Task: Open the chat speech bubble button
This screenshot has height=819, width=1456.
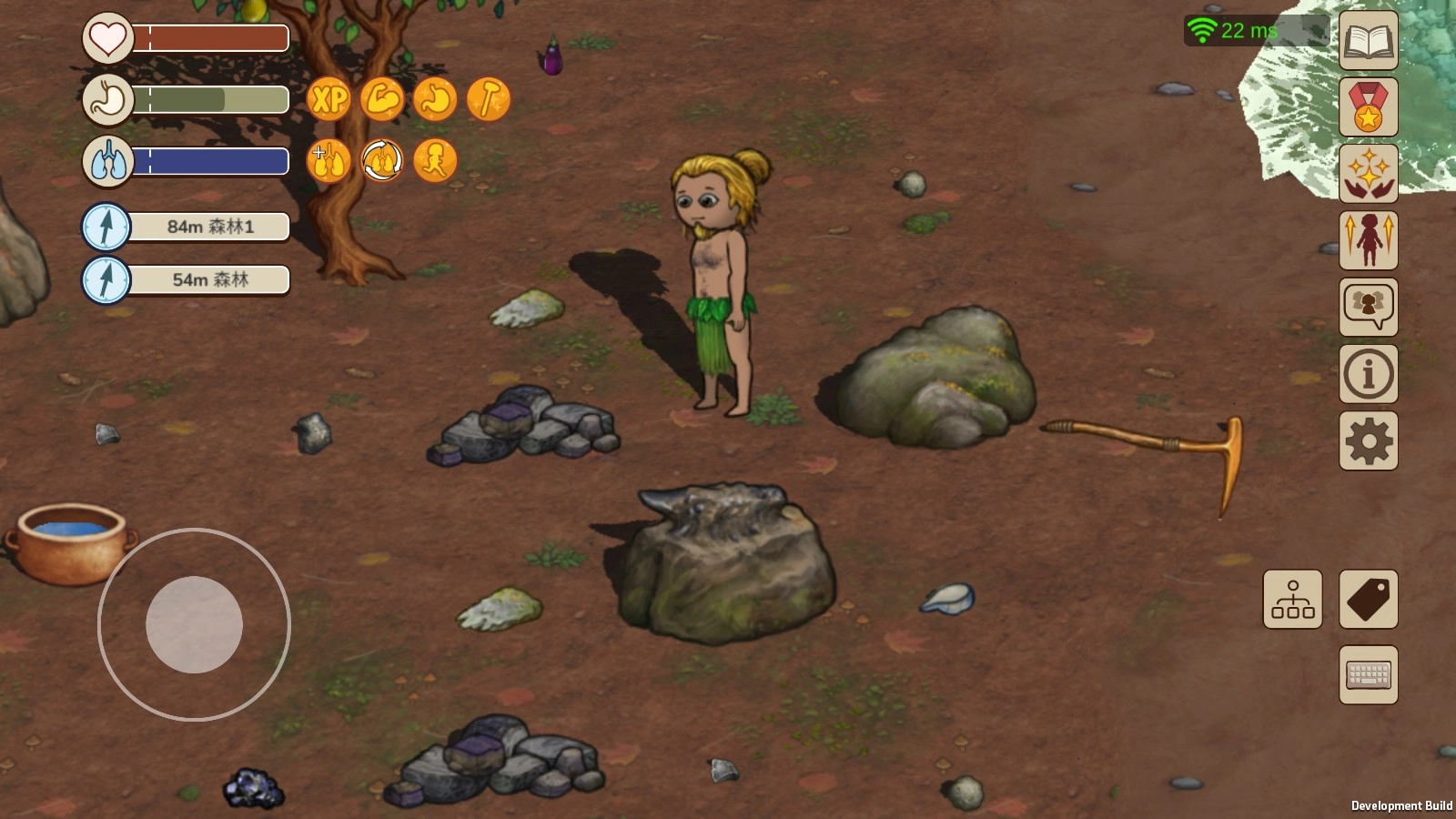Action: pos(1368,307)
